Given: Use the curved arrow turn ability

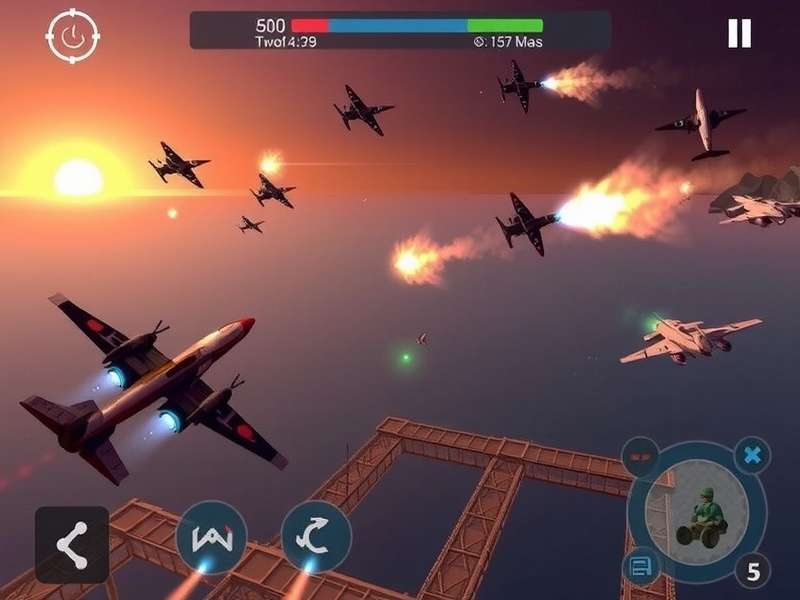Looking at the screenshot, I should point(316,536).
